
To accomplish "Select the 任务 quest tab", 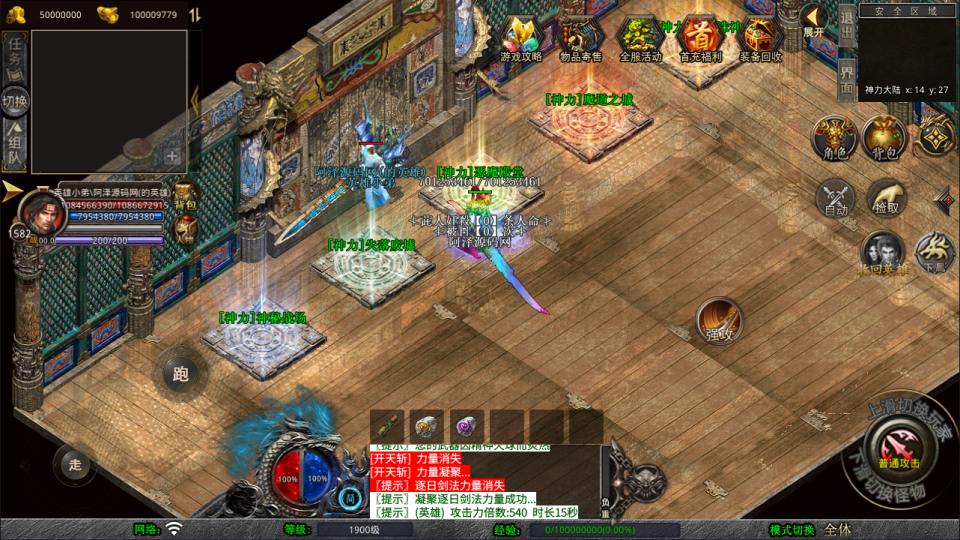I will [x=15, y=56].
